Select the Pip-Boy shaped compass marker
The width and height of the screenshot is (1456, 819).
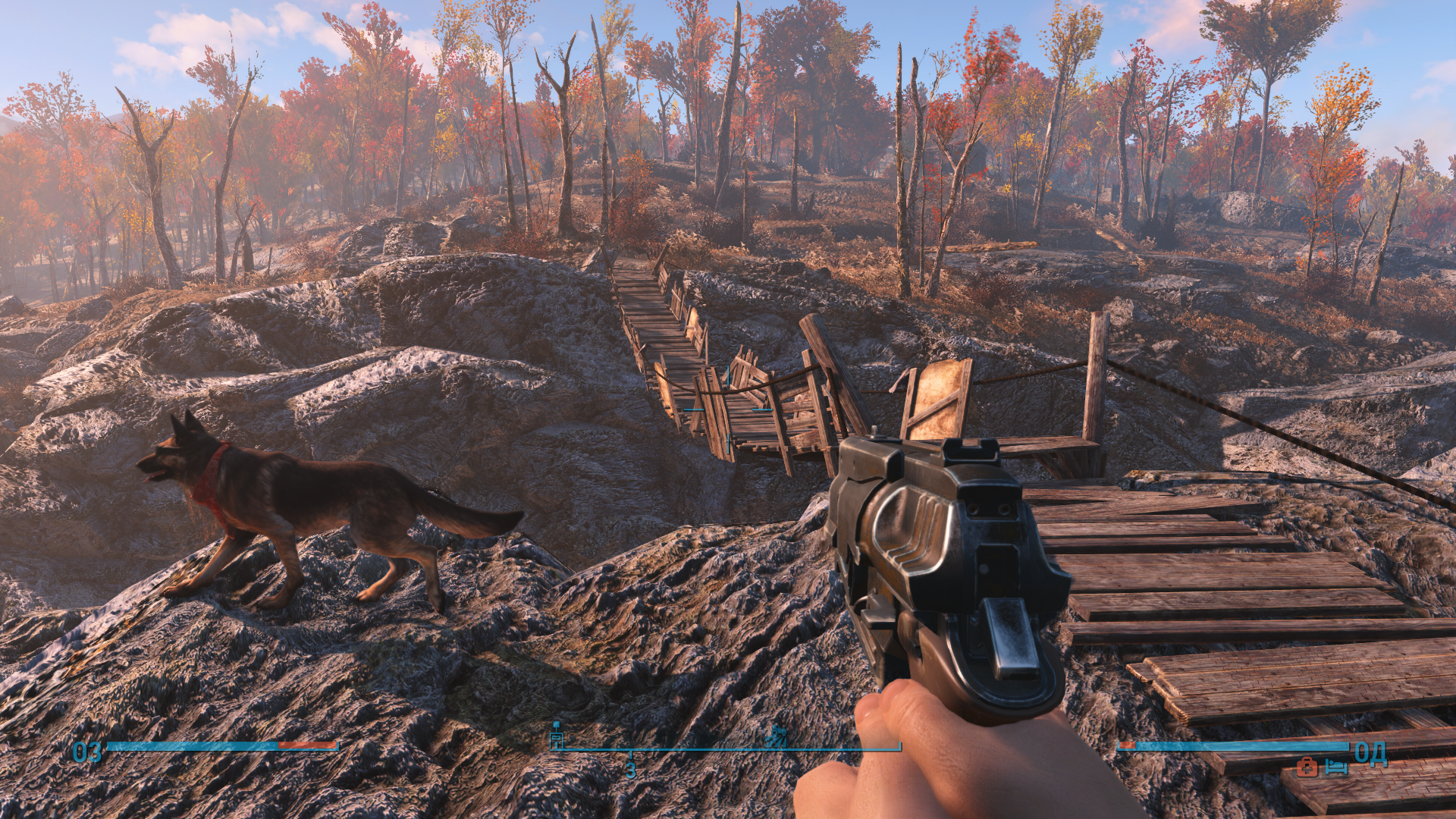click(557, 736)
